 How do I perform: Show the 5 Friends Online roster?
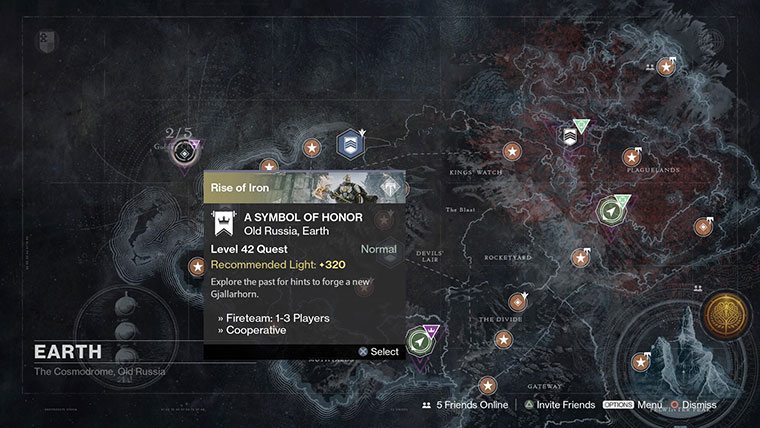[x=467, y=405]
